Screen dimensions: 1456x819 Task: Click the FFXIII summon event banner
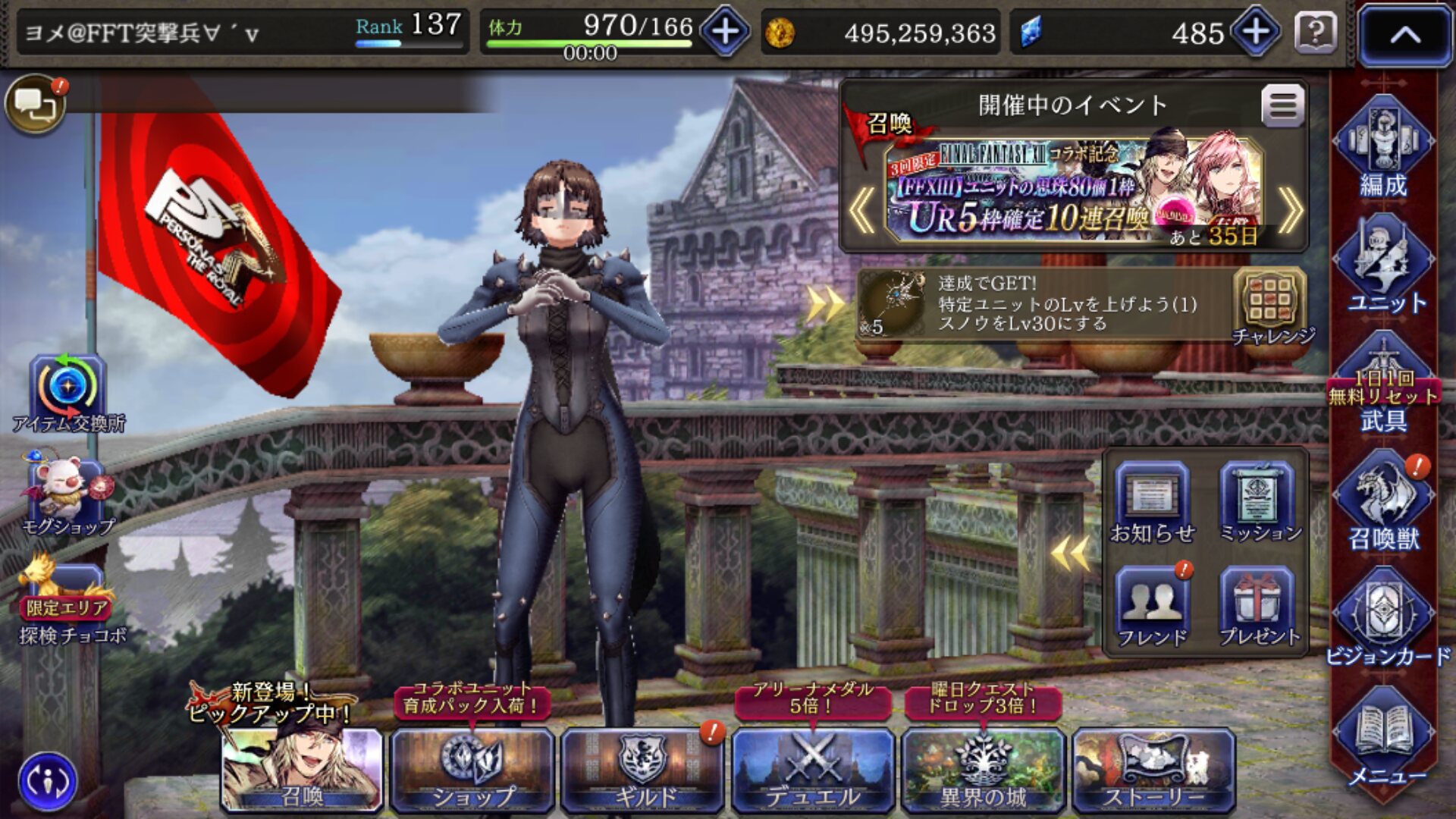[x=1073, y=193]
